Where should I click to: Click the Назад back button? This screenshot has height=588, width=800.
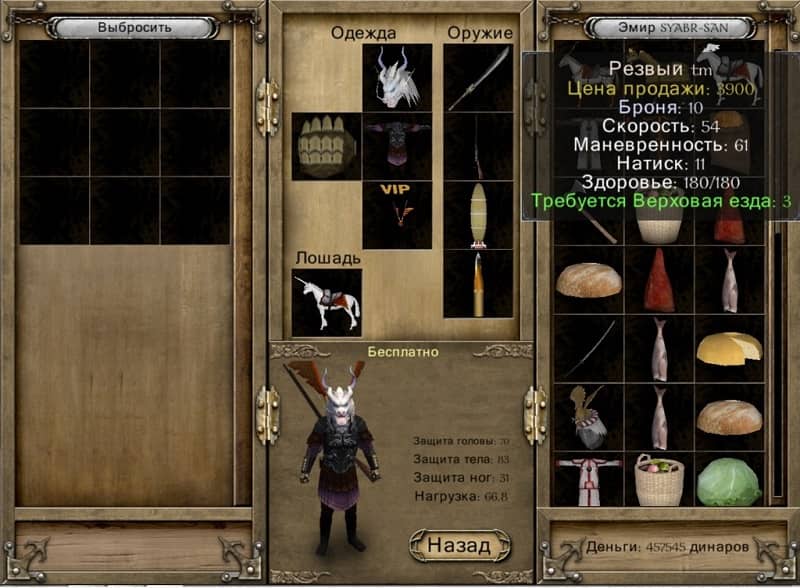pyautogui.click(x=459, y=546)
